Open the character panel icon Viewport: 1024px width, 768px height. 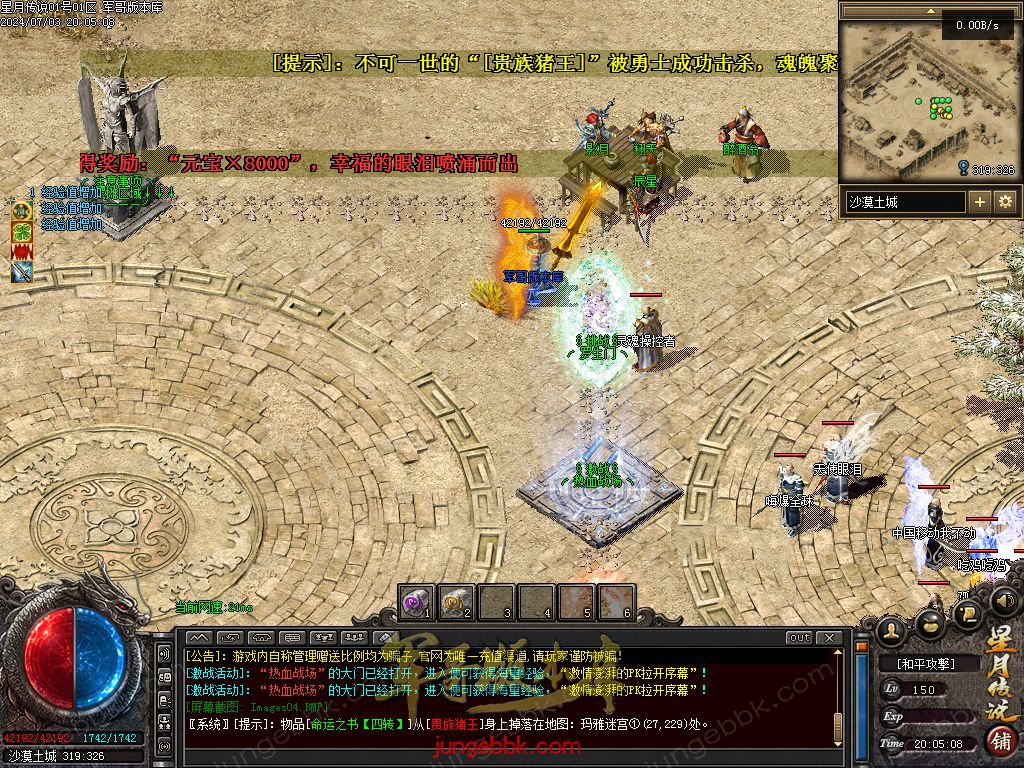(891, 628)
